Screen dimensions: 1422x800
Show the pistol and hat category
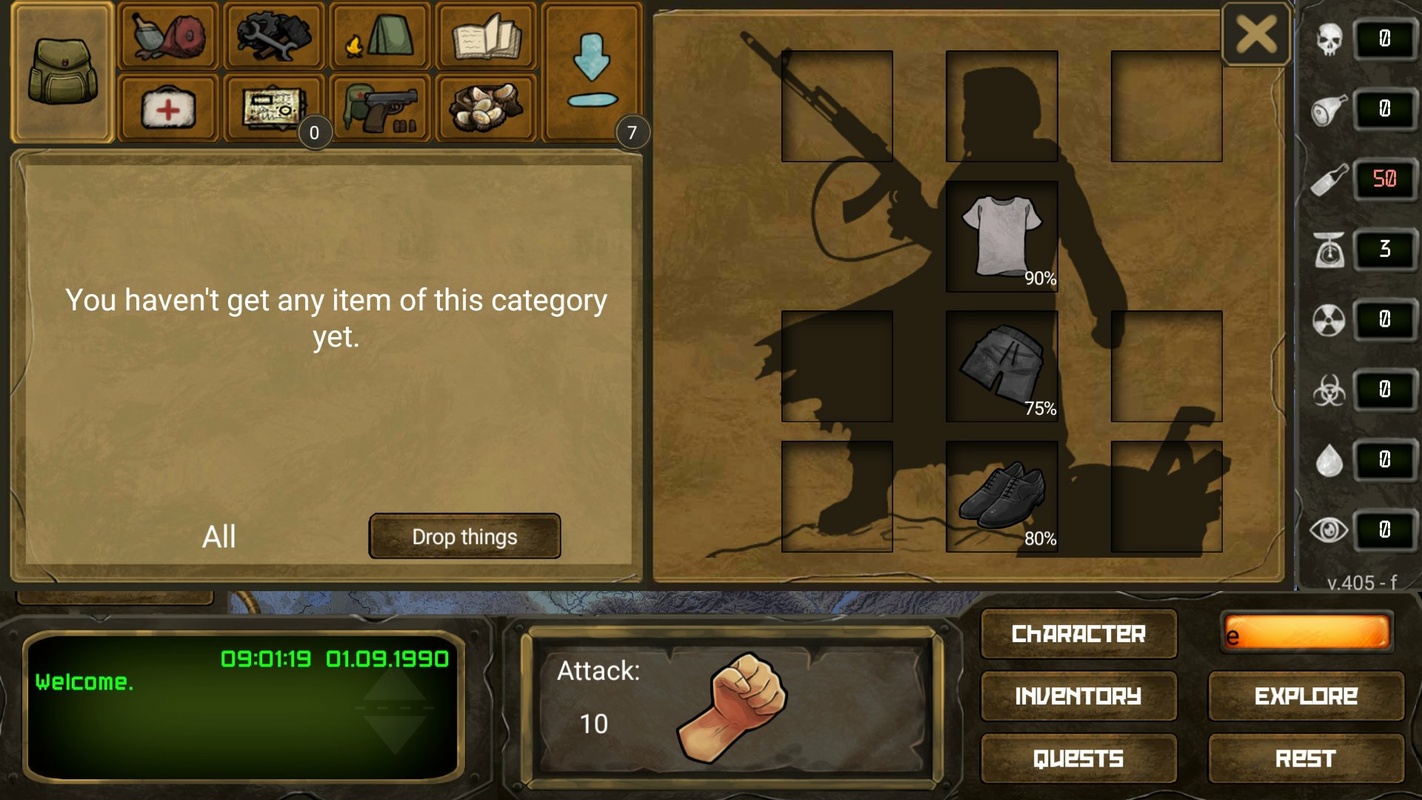pos(380,108)
